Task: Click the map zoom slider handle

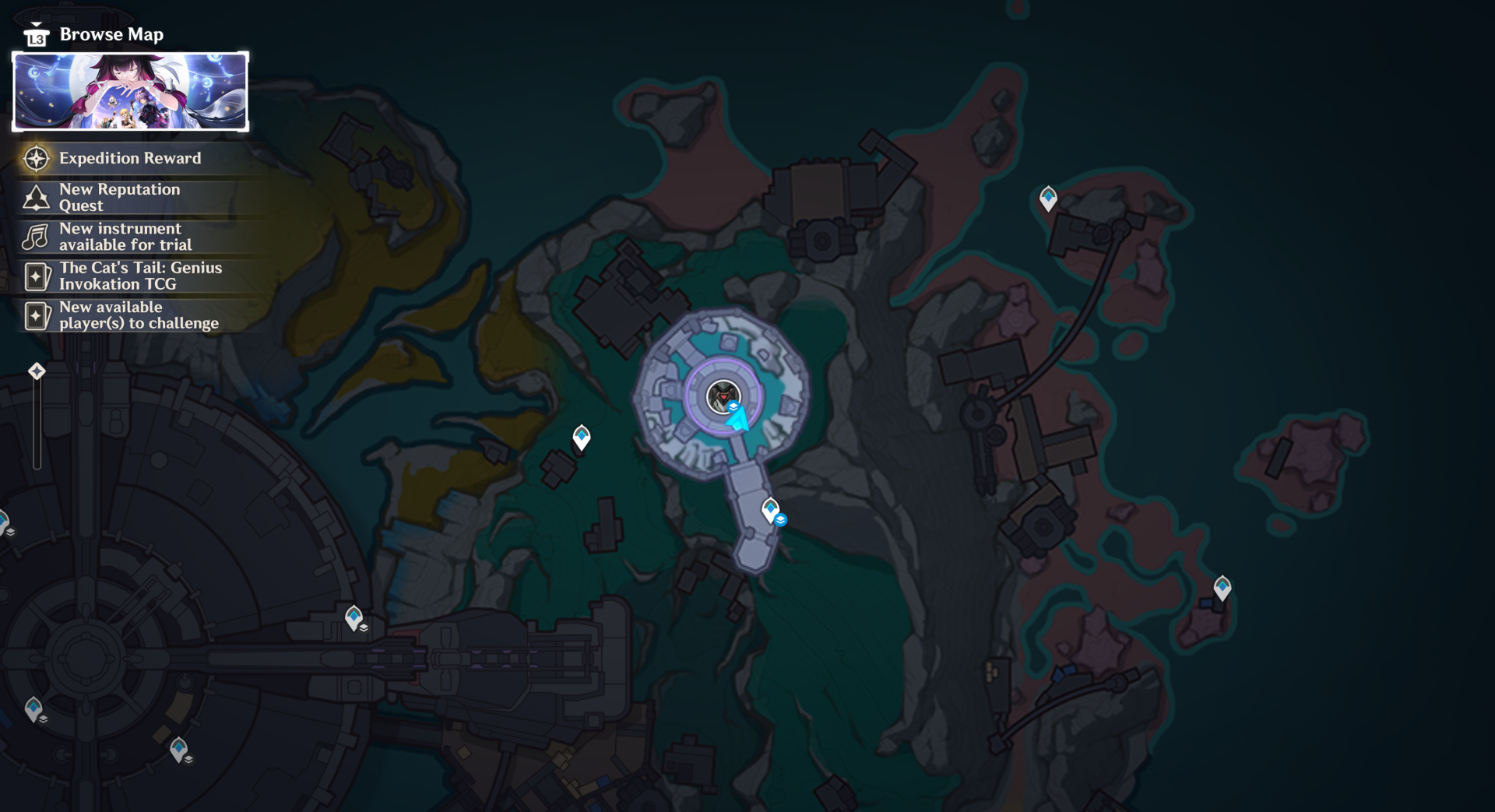Action: pos(37,371)
